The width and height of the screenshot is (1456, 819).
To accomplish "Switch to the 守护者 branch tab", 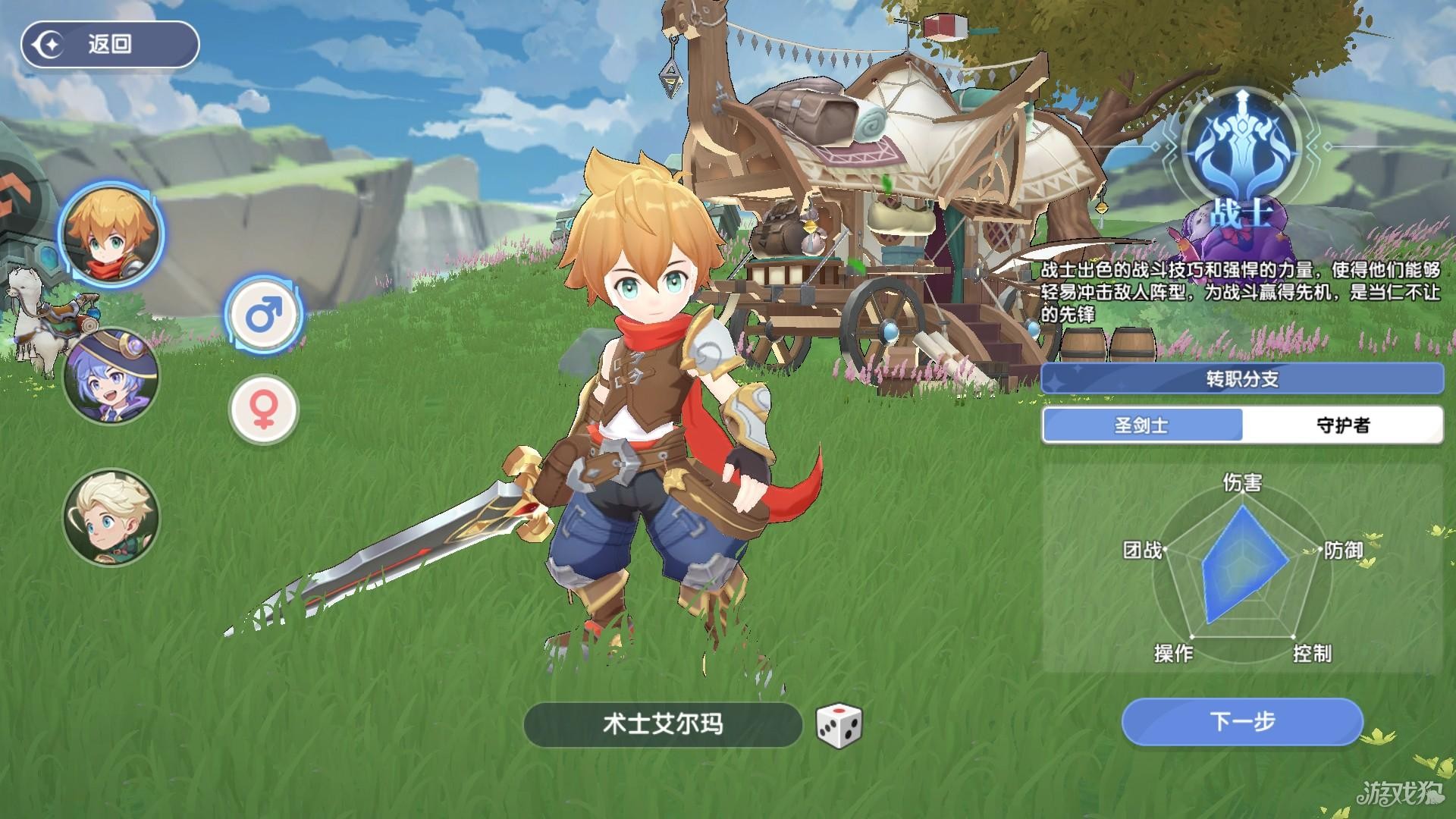I will (1342, 425).
